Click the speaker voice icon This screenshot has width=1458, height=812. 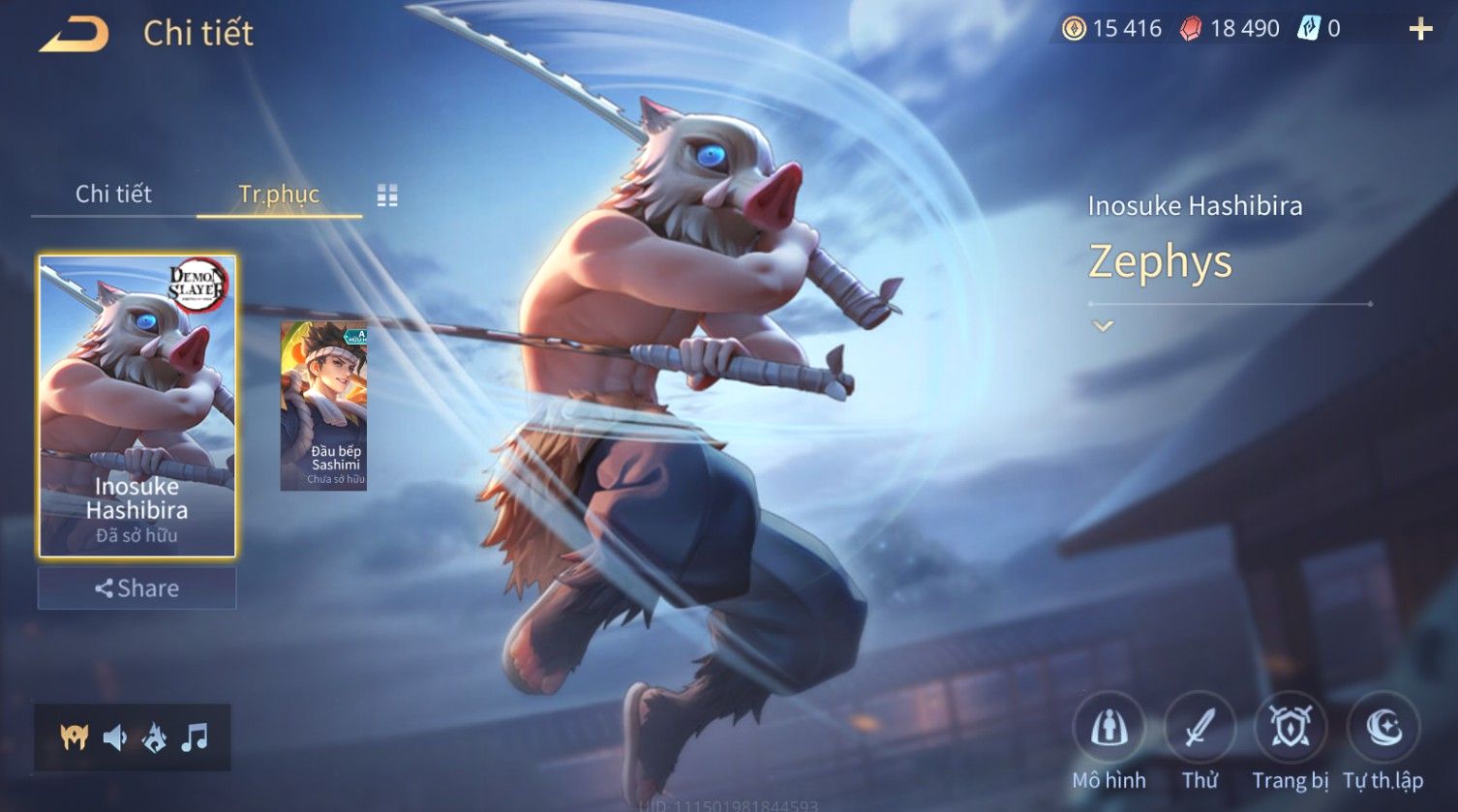(114, 738)
